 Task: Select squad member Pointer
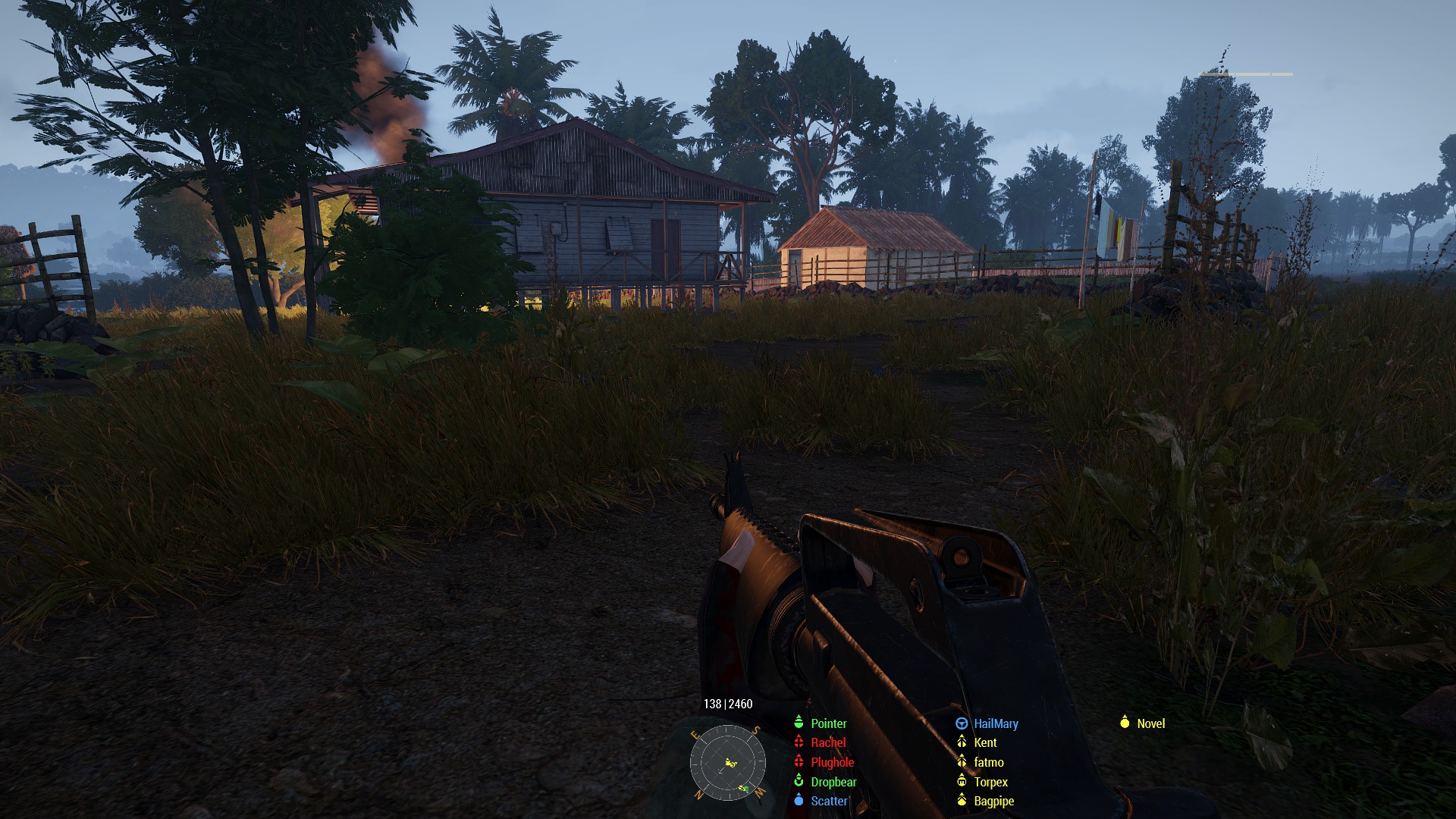(x=828, y=723)
